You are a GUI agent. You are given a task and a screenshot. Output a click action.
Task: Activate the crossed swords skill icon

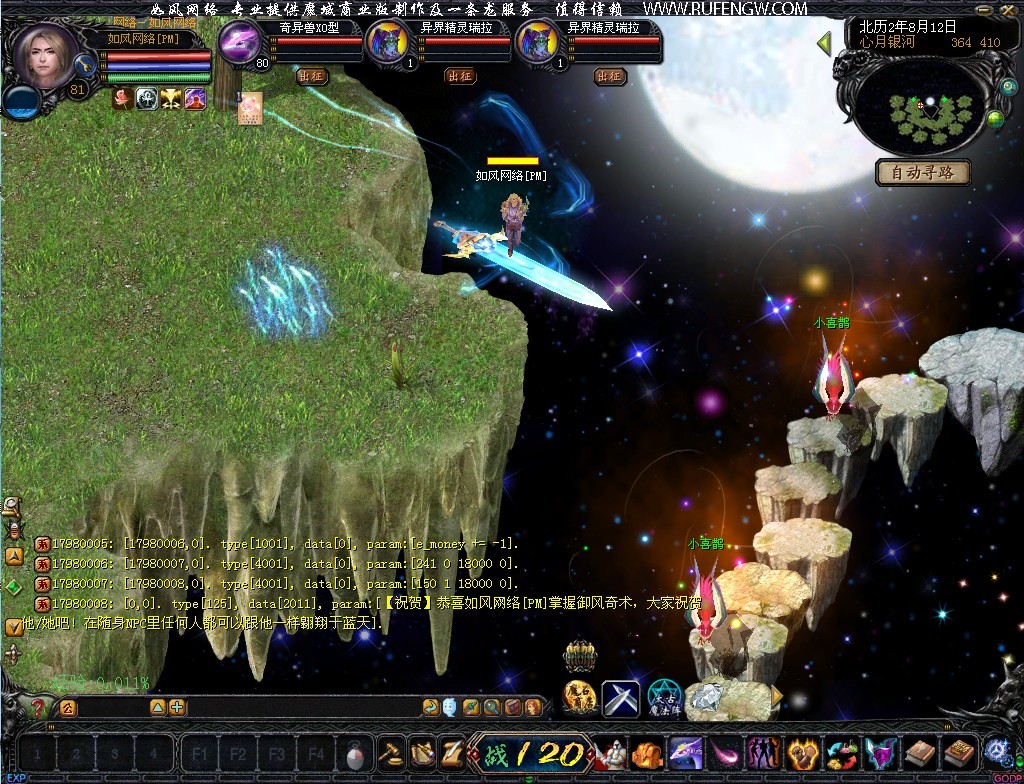pos(620,697)
